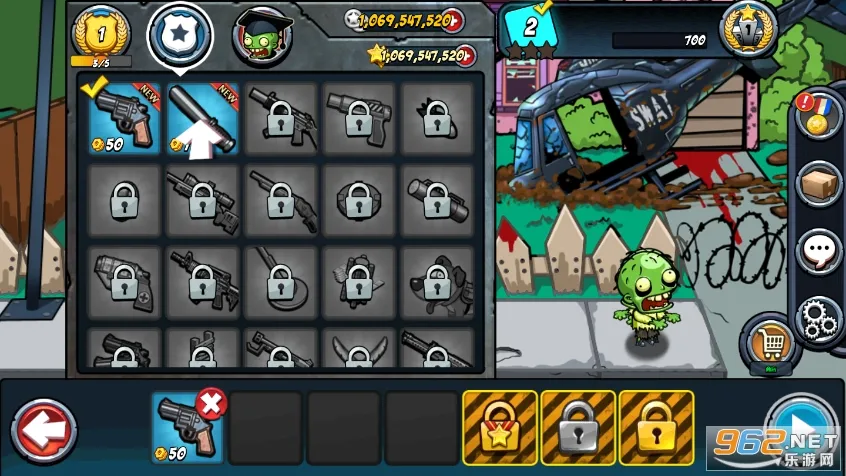
Task: Switch to the police badge weapons tab
Action: pos(180,33)
